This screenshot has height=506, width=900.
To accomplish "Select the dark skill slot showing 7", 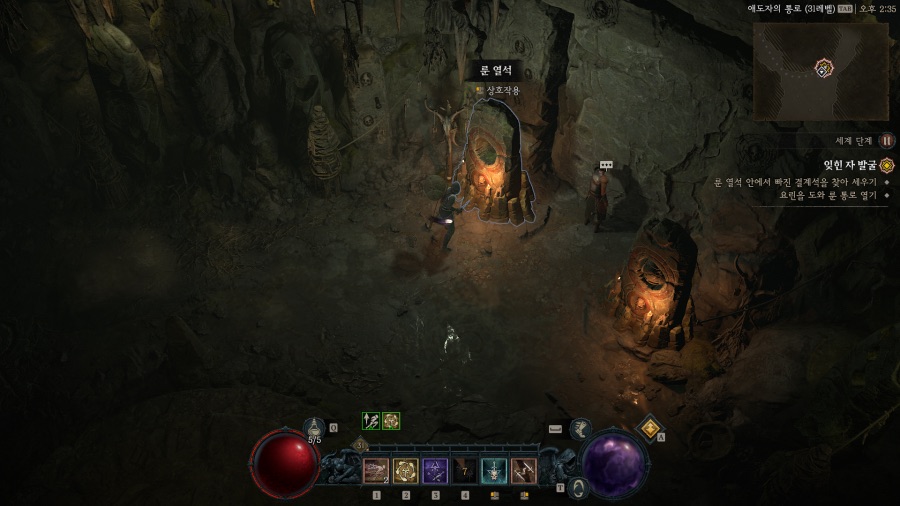I will (x=465, y=470).
